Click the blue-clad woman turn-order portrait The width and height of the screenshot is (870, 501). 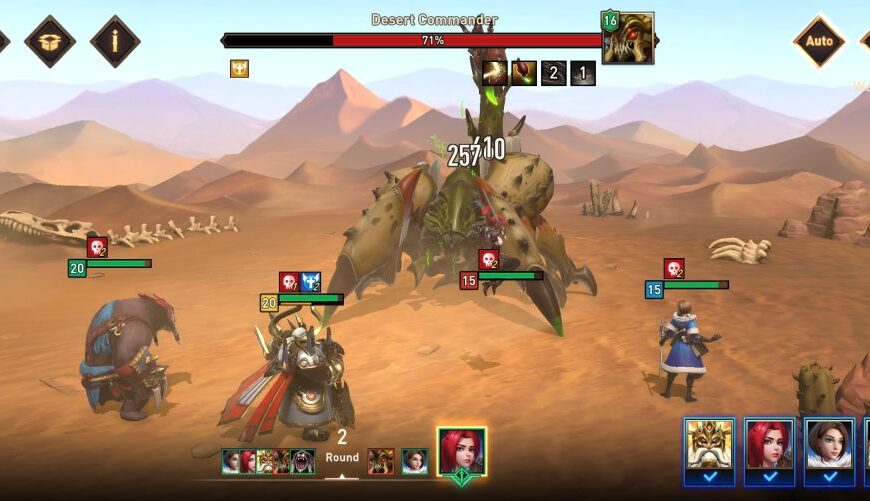414,461
